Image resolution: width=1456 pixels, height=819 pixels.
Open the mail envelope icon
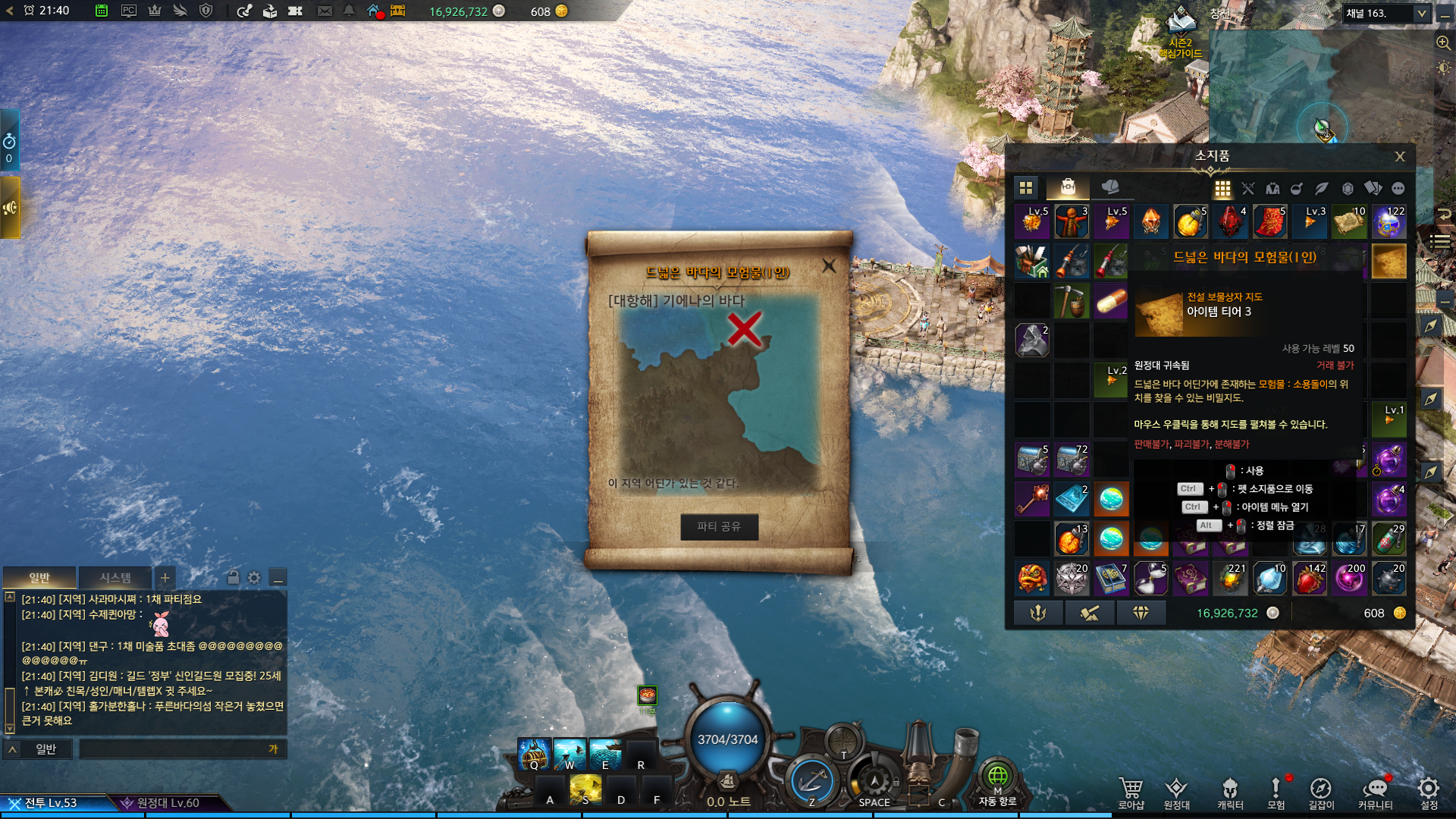325,11
